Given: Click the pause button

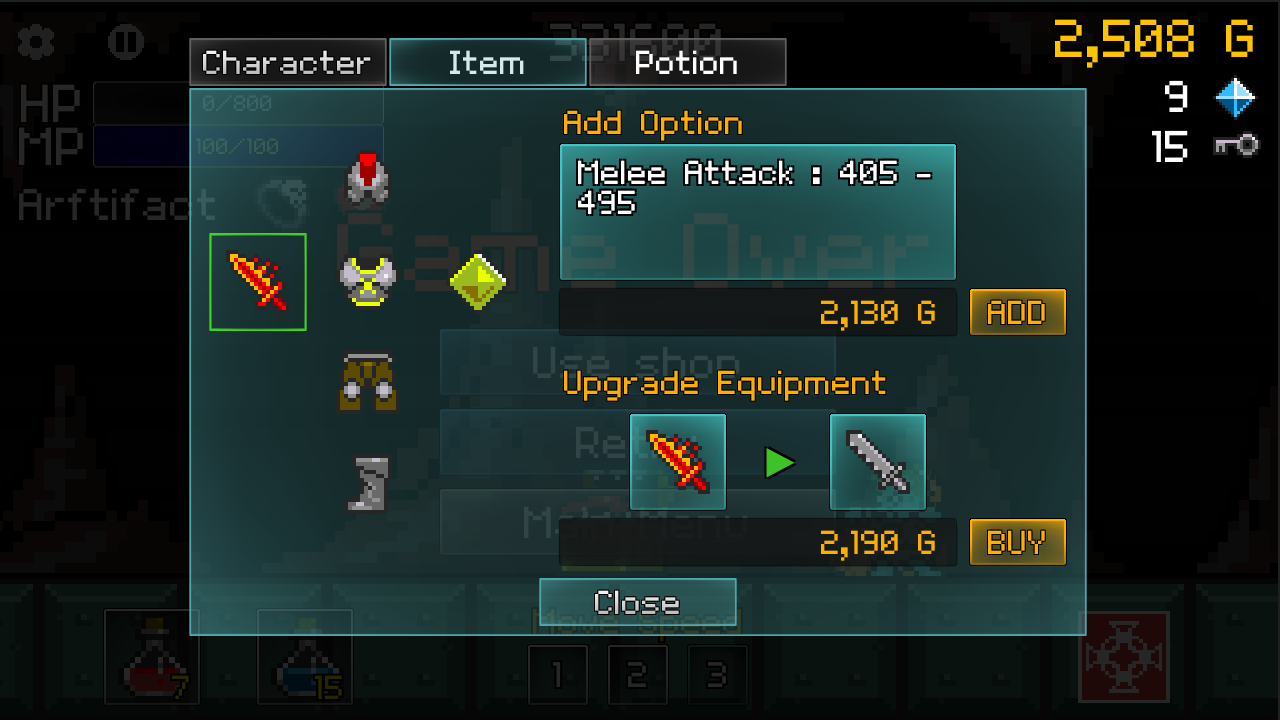Looking at the screenshot, I should [126, 43].
